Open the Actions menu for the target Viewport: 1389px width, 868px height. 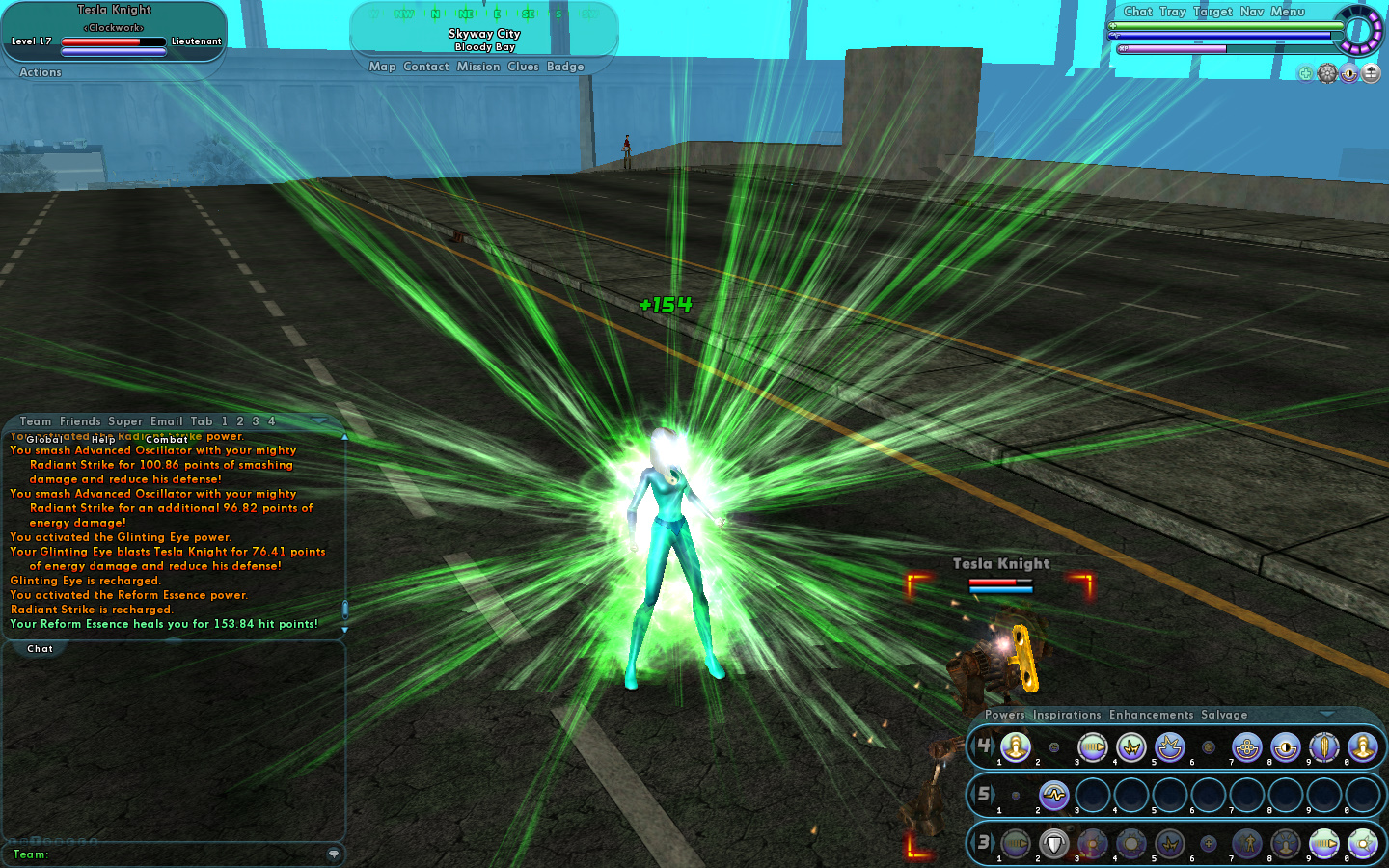(41, 72)
